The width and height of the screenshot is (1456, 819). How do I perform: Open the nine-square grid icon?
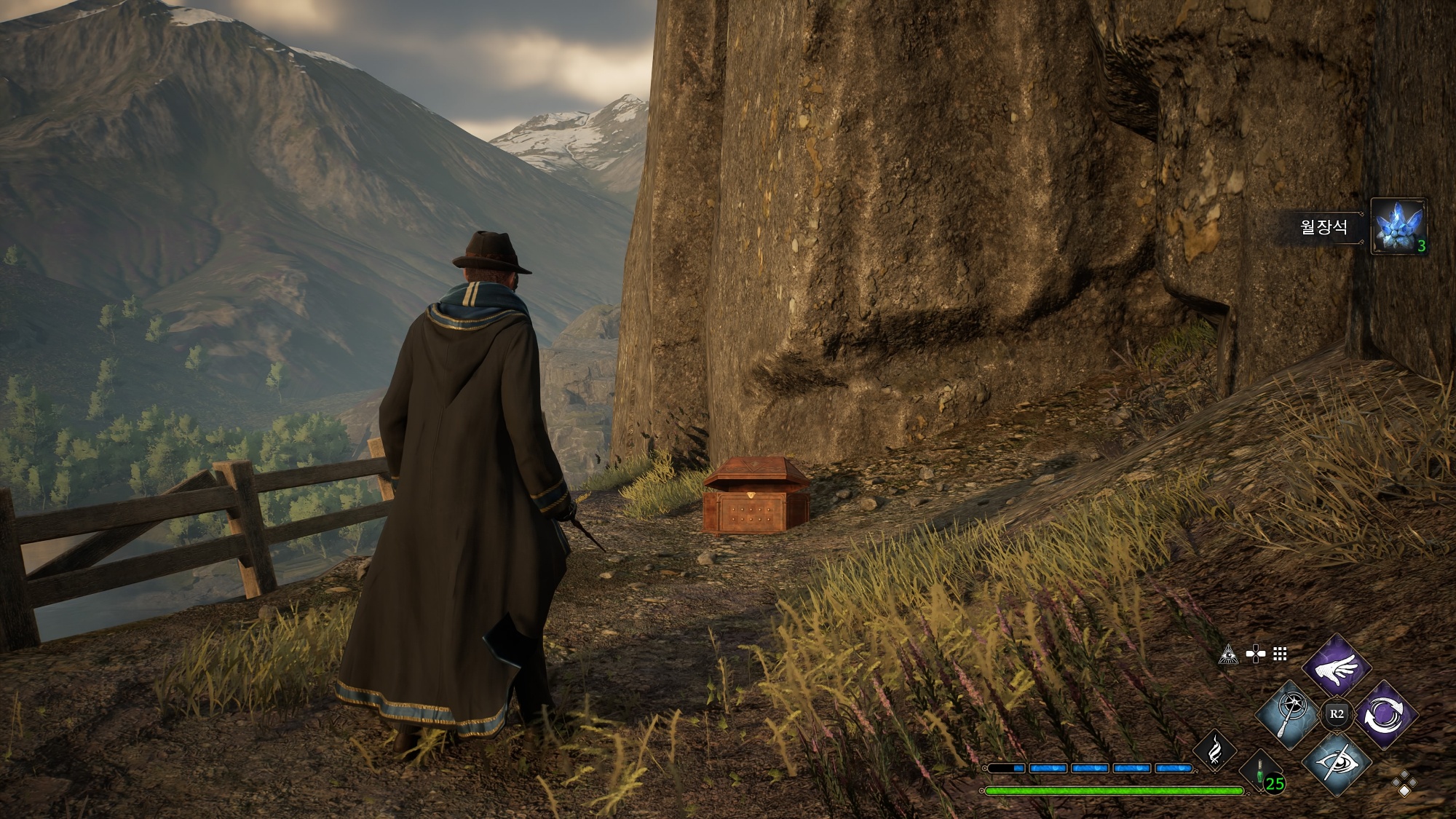coord(1281,654)
